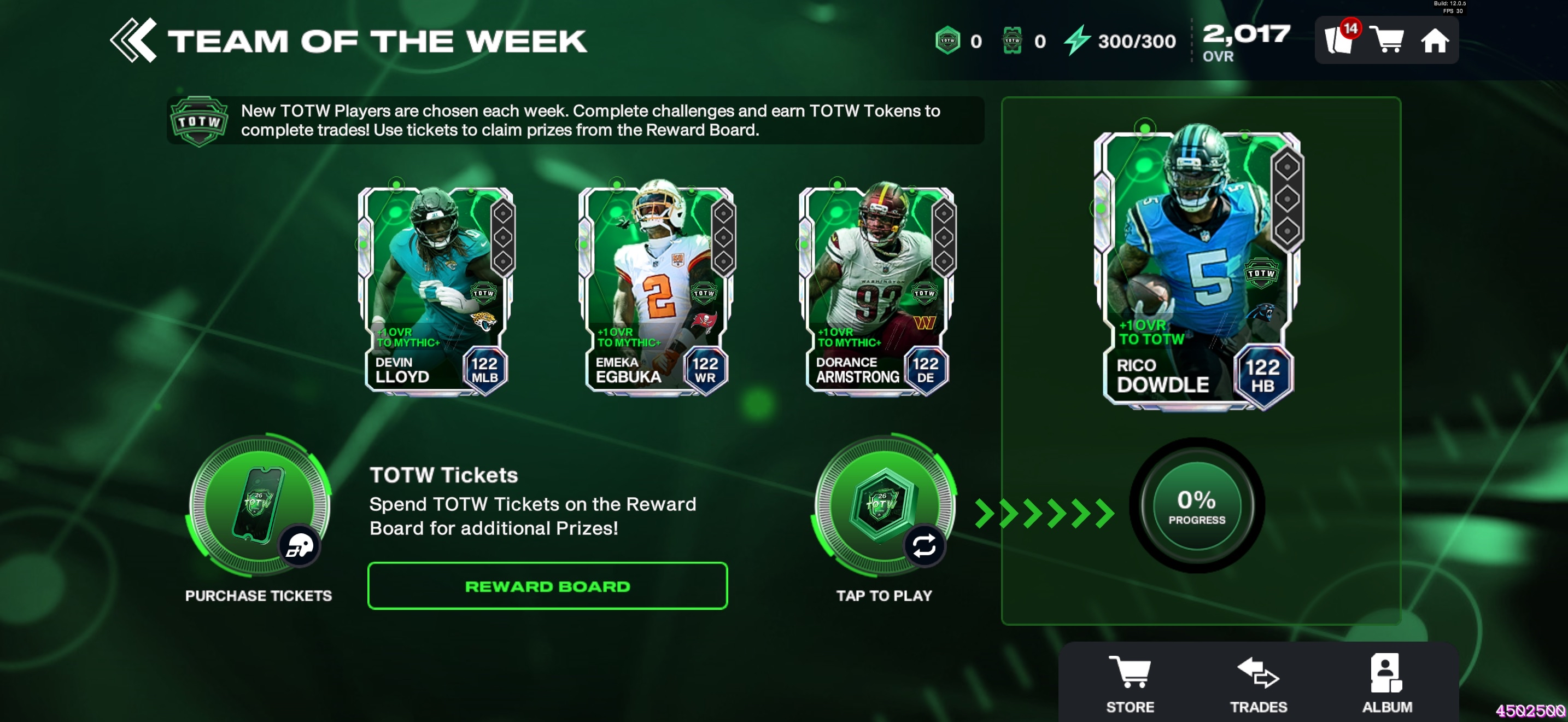The width and height of the screenshot is (1568, 722).
Task: Open Purchase Tickets circle
Action: pos(259,505)
